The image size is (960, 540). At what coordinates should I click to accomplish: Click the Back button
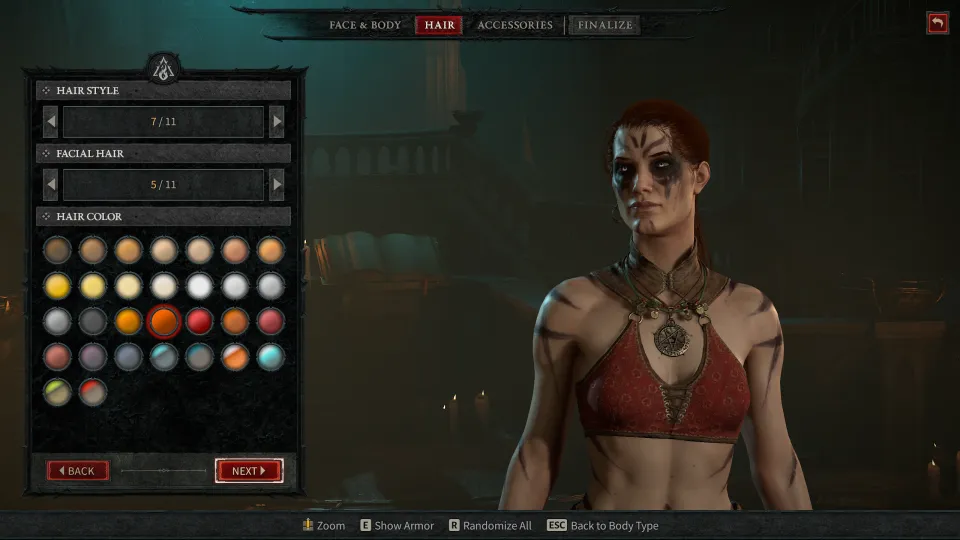click(77, 471)
